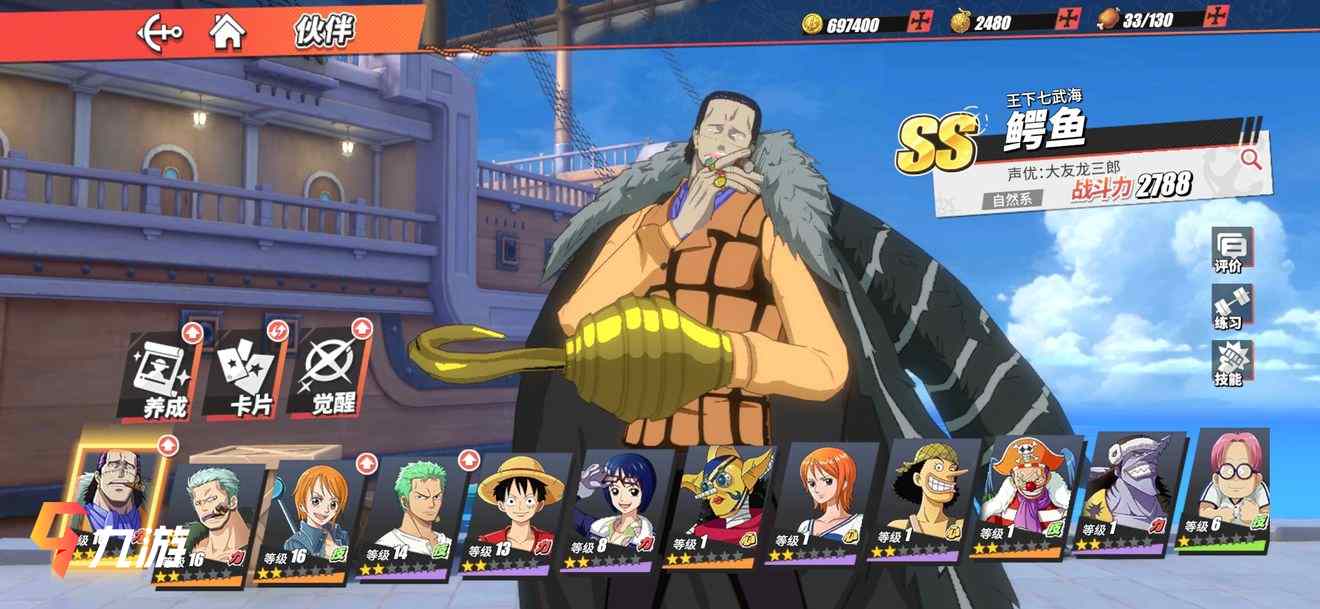The height and width of the screenshot is (609, 1320).
Task: Go back using the anchor icon
Action: 160,31
